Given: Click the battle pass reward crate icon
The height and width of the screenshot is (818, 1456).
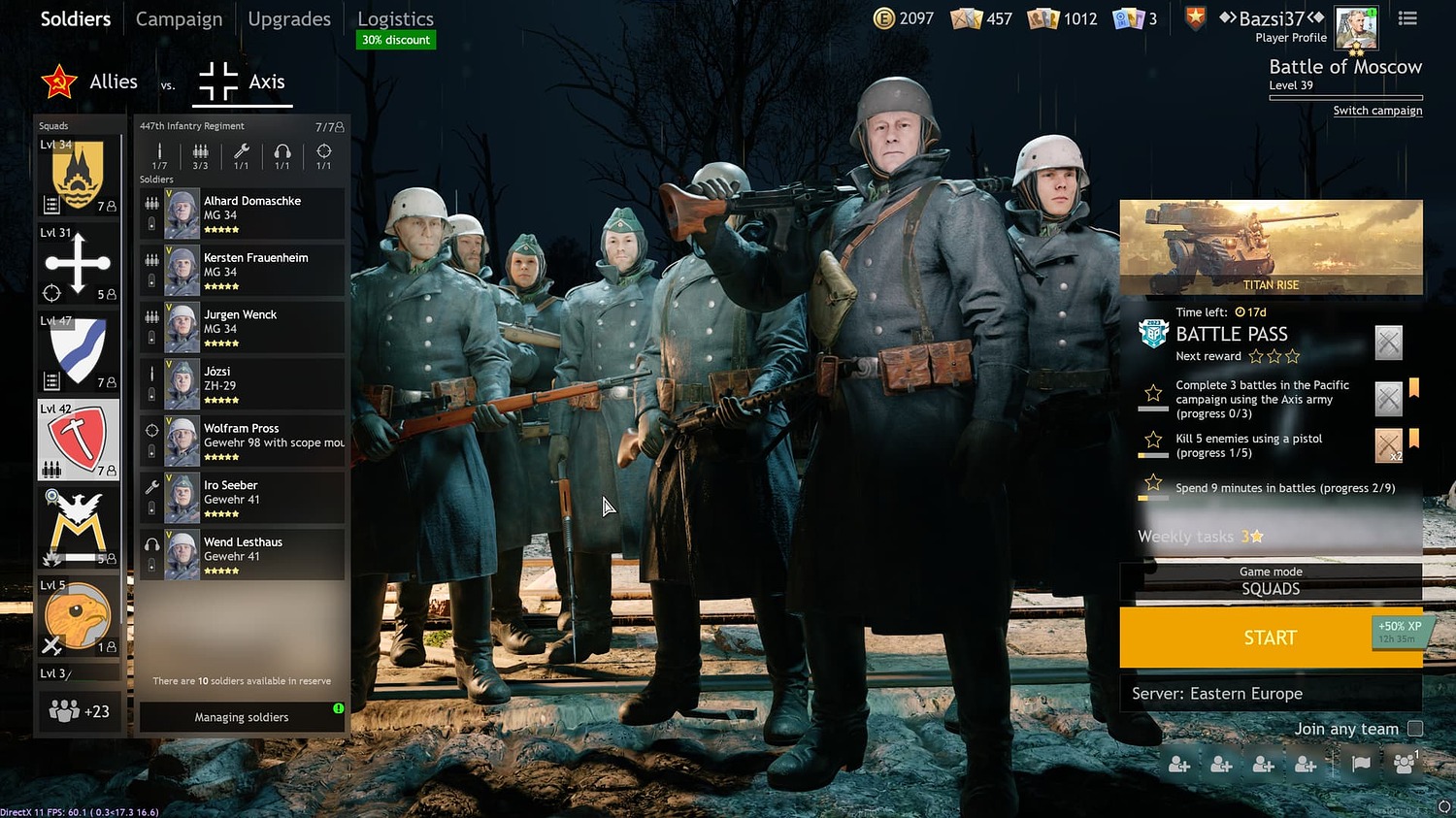Looking at the screenshot, I should pyautogui.click(x=1388, y=342).
